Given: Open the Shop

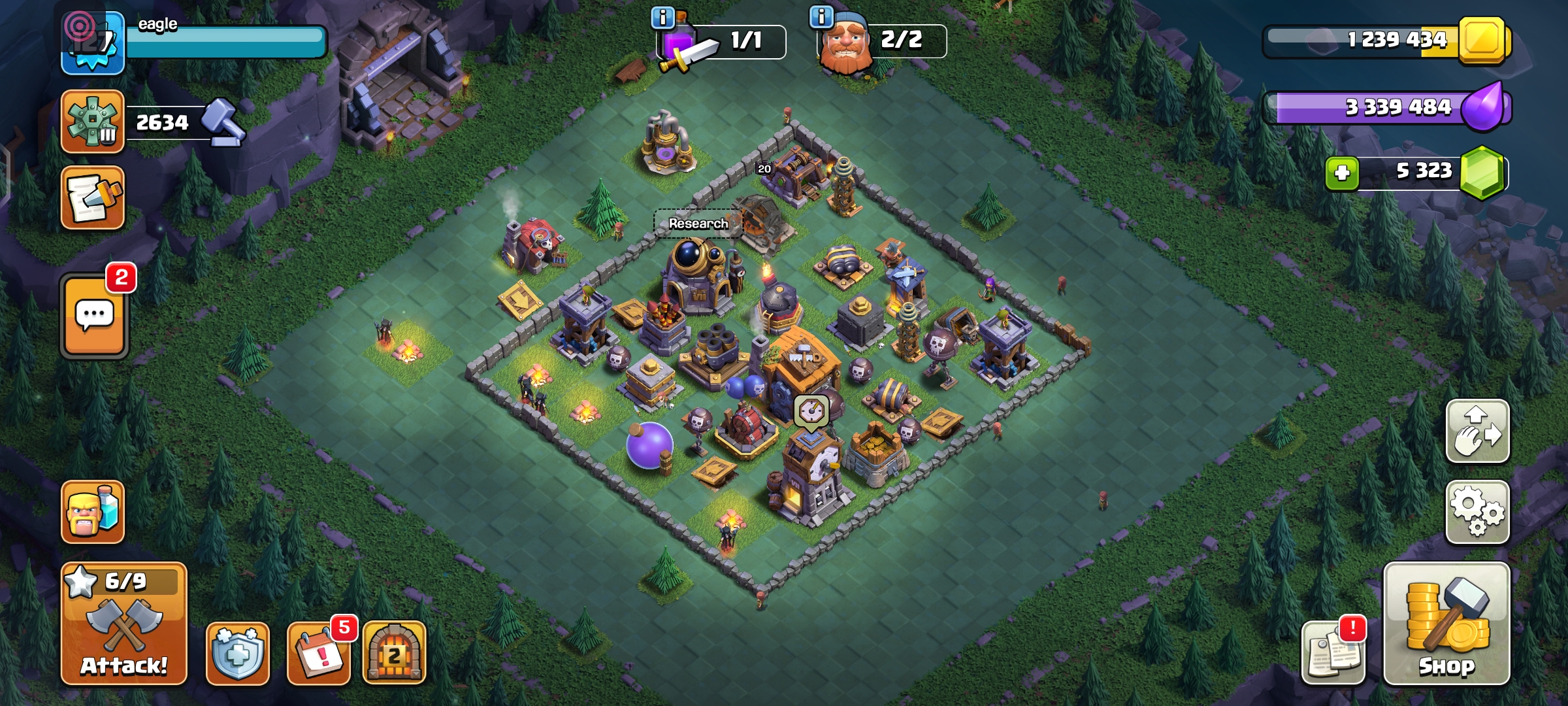Looking at the screenshot, I should 1446,624.
